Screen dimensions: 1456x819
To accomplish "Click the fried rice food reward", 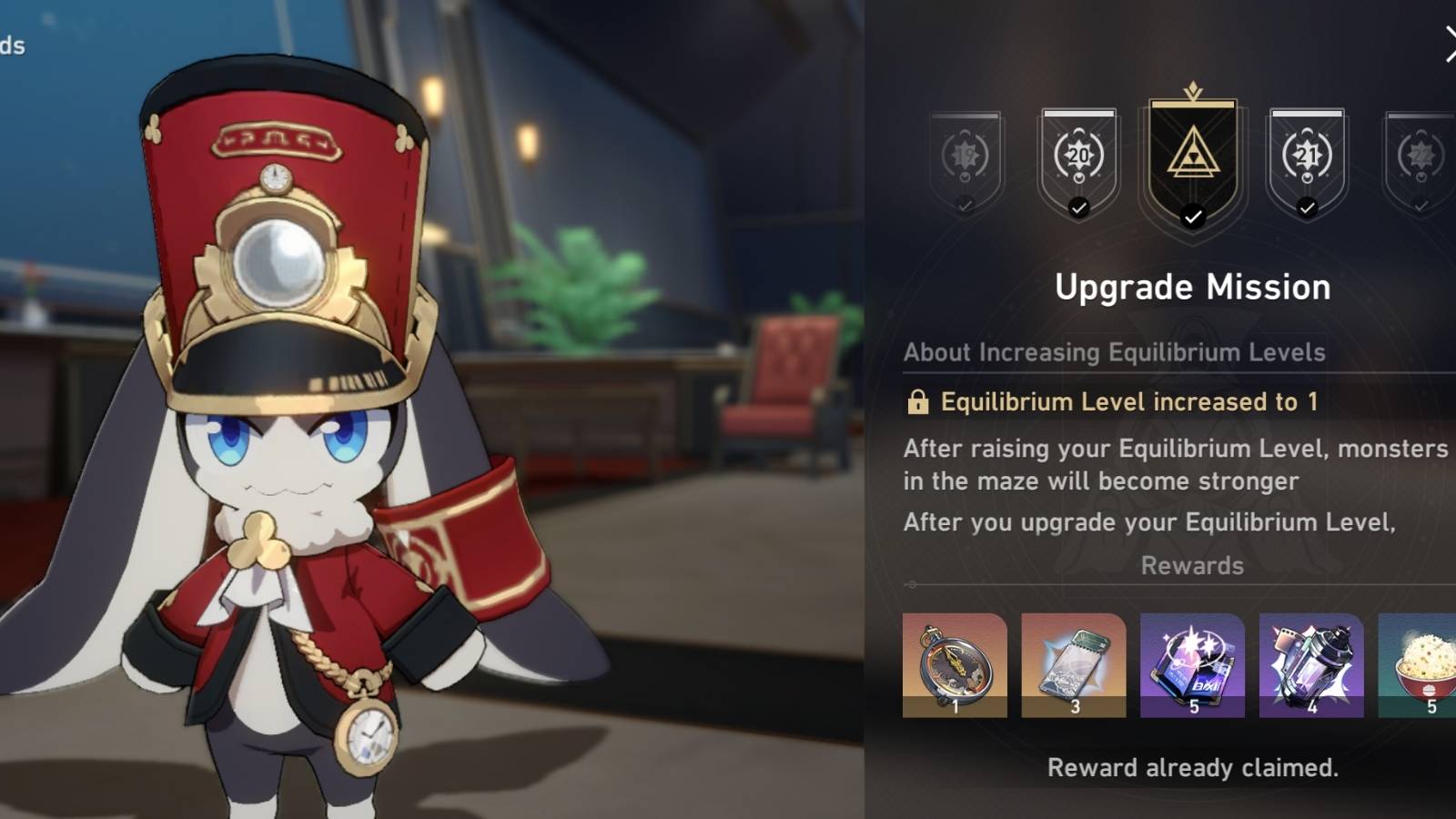I will point(1422,664).
